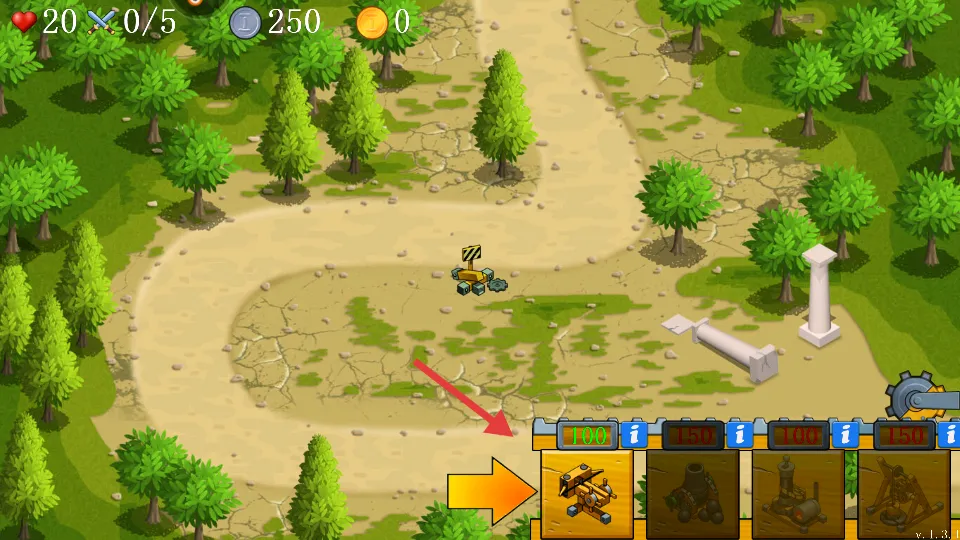View info for the steam engine tower

point(845,435)
